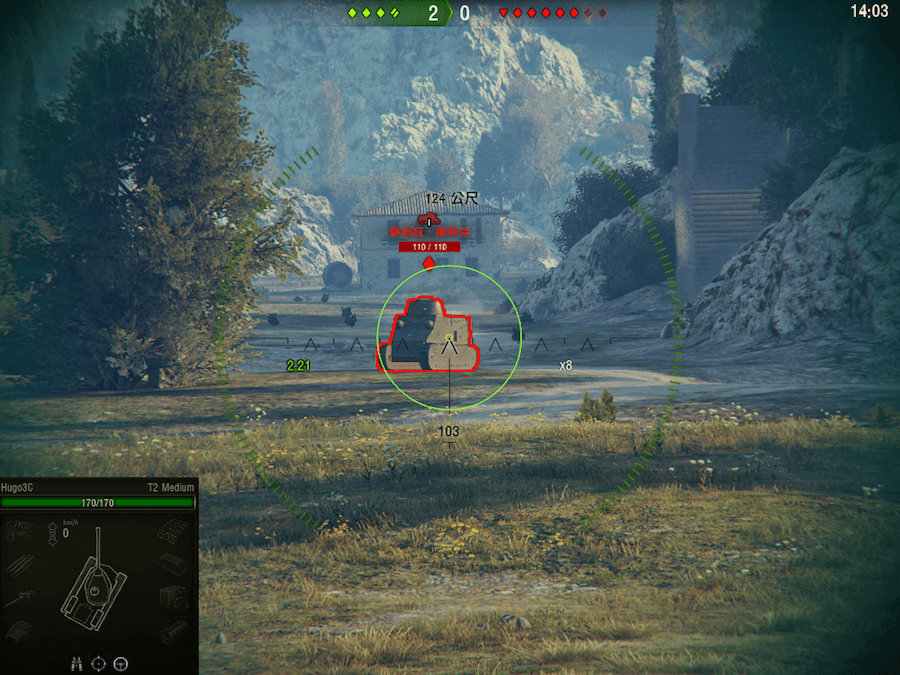Select the crosshair target icon in damage panel

point(99,662)
